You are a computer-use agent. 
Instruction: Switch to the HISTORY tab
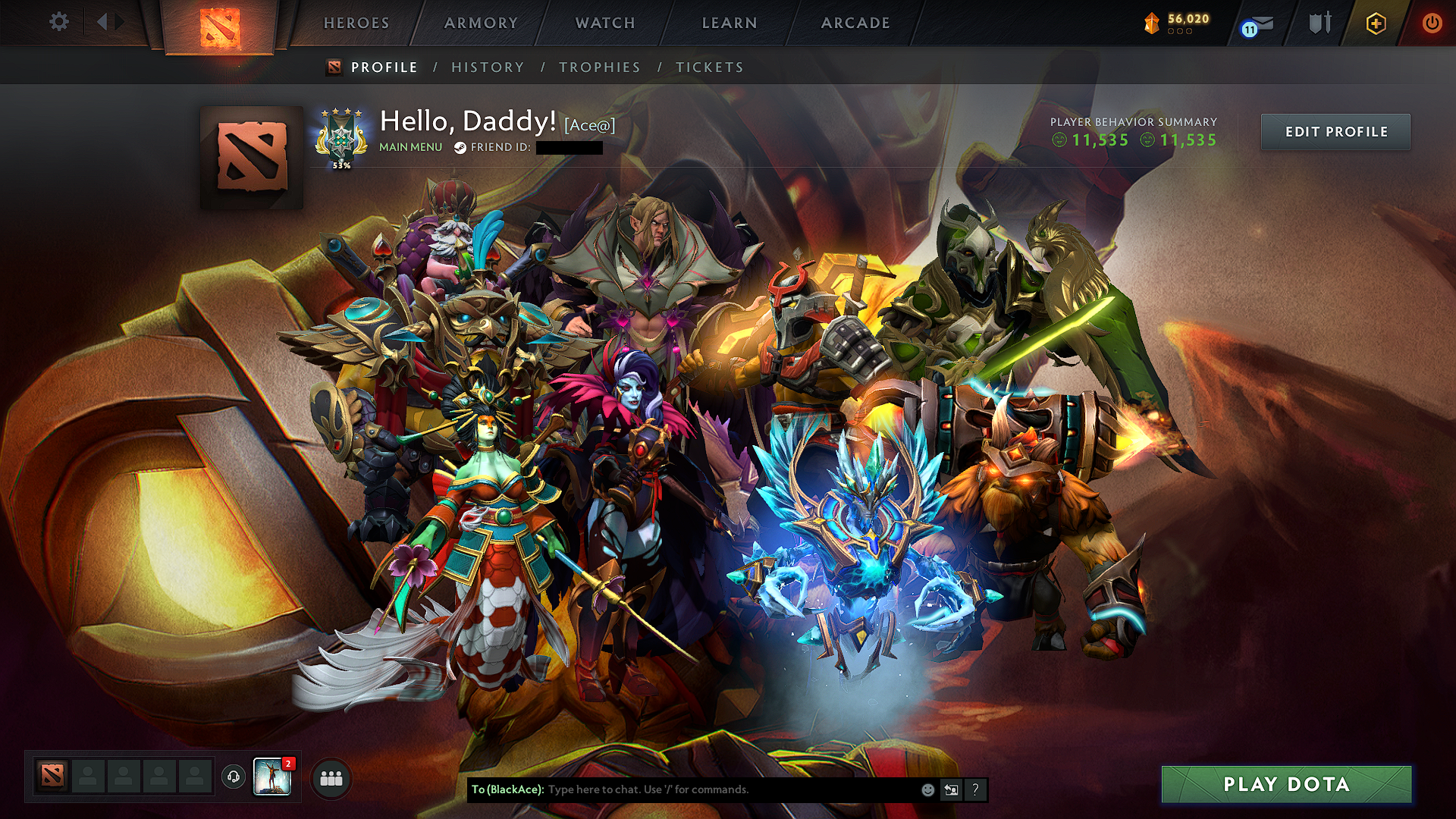pyautogui.click(x=486, y=67)
